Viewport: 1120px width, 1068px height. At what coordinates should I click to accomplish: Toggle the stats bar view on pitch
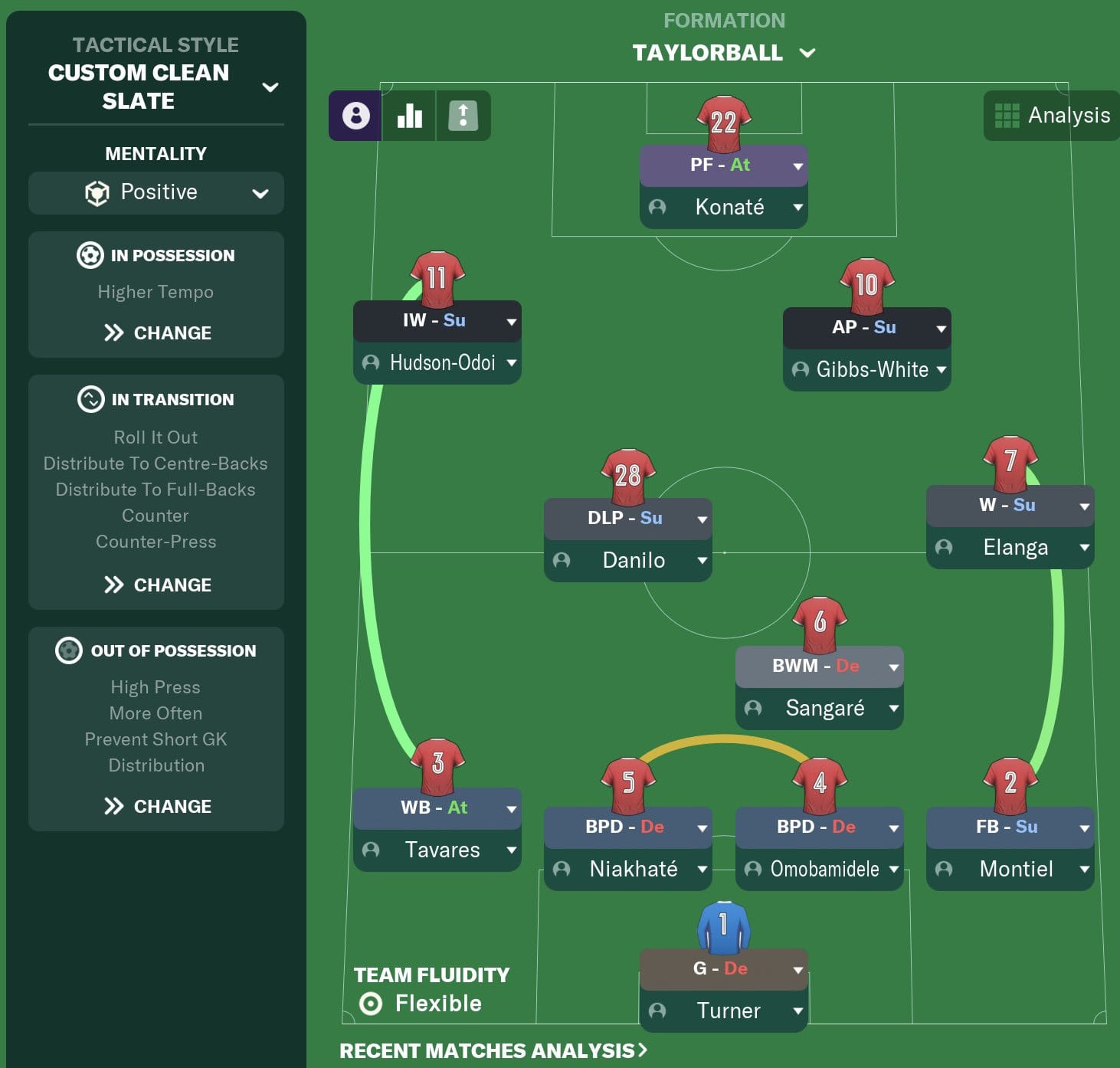[408, 116]
